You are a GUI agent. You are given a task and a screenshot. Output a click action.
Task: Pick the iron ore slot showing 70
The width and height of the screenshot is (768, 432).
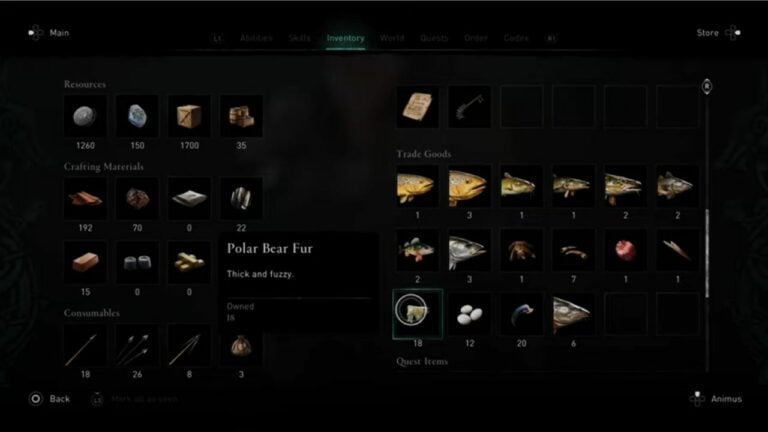[136, 198]
